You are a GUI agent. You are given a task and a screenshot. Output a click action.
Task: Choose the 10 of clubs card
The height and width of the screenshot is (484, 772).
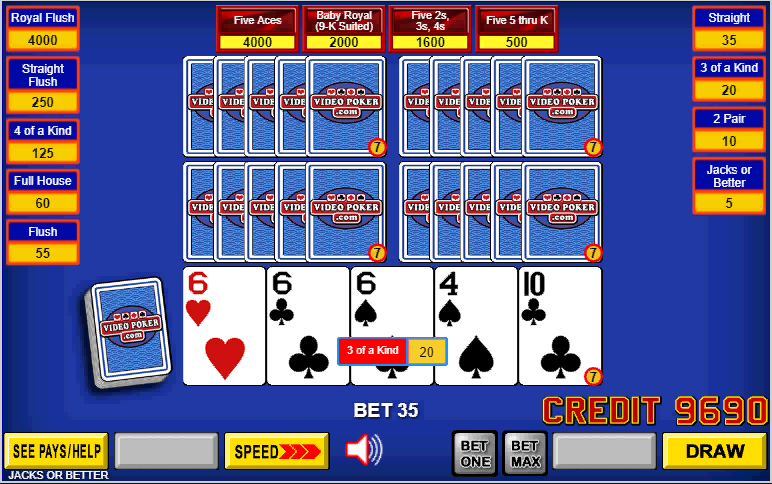(560, 325)
